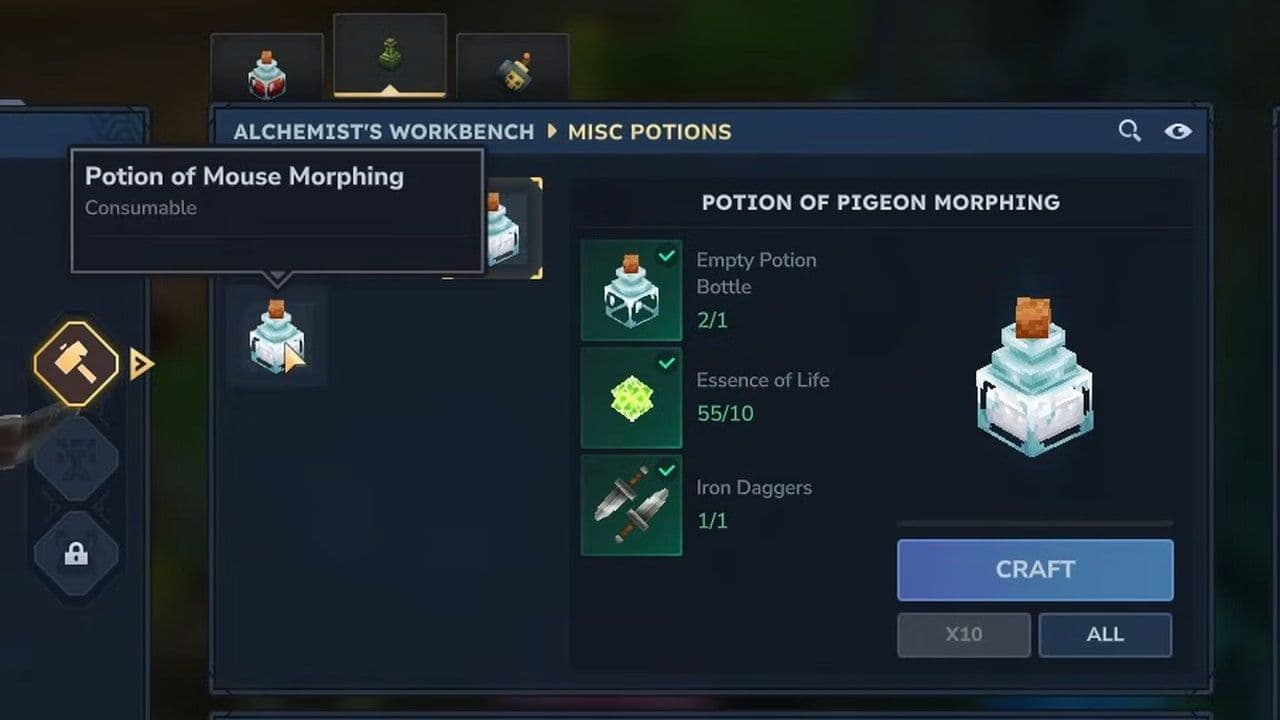
Task: Select the Essence of Life ingredient icon
Action: coord(631,398)
